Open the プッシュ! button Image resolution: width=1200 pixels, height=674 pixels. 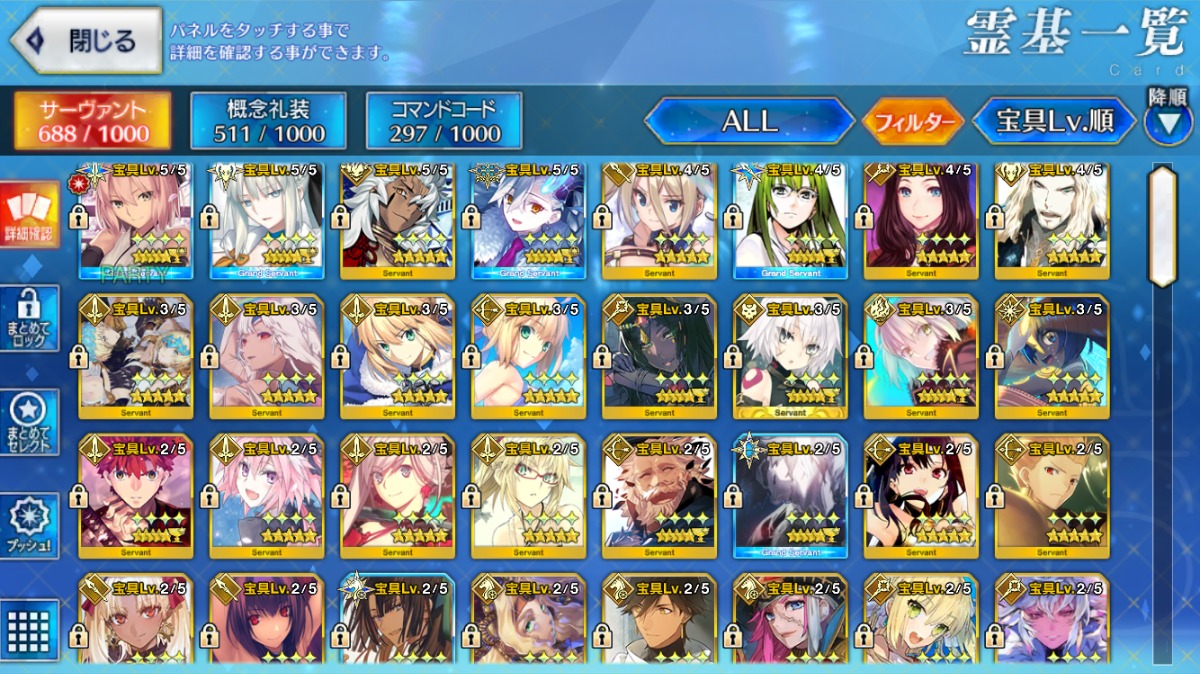pyautogui.click(x=29, y=525)
